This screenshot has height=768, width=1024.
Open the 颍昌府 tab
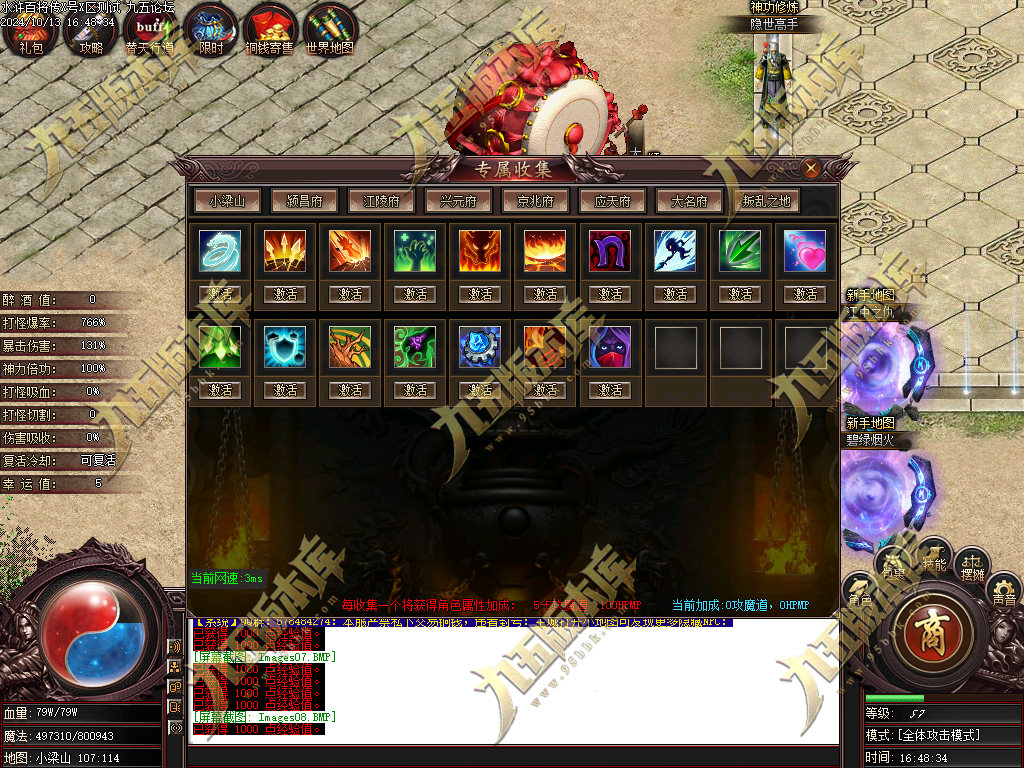(304, 201)
